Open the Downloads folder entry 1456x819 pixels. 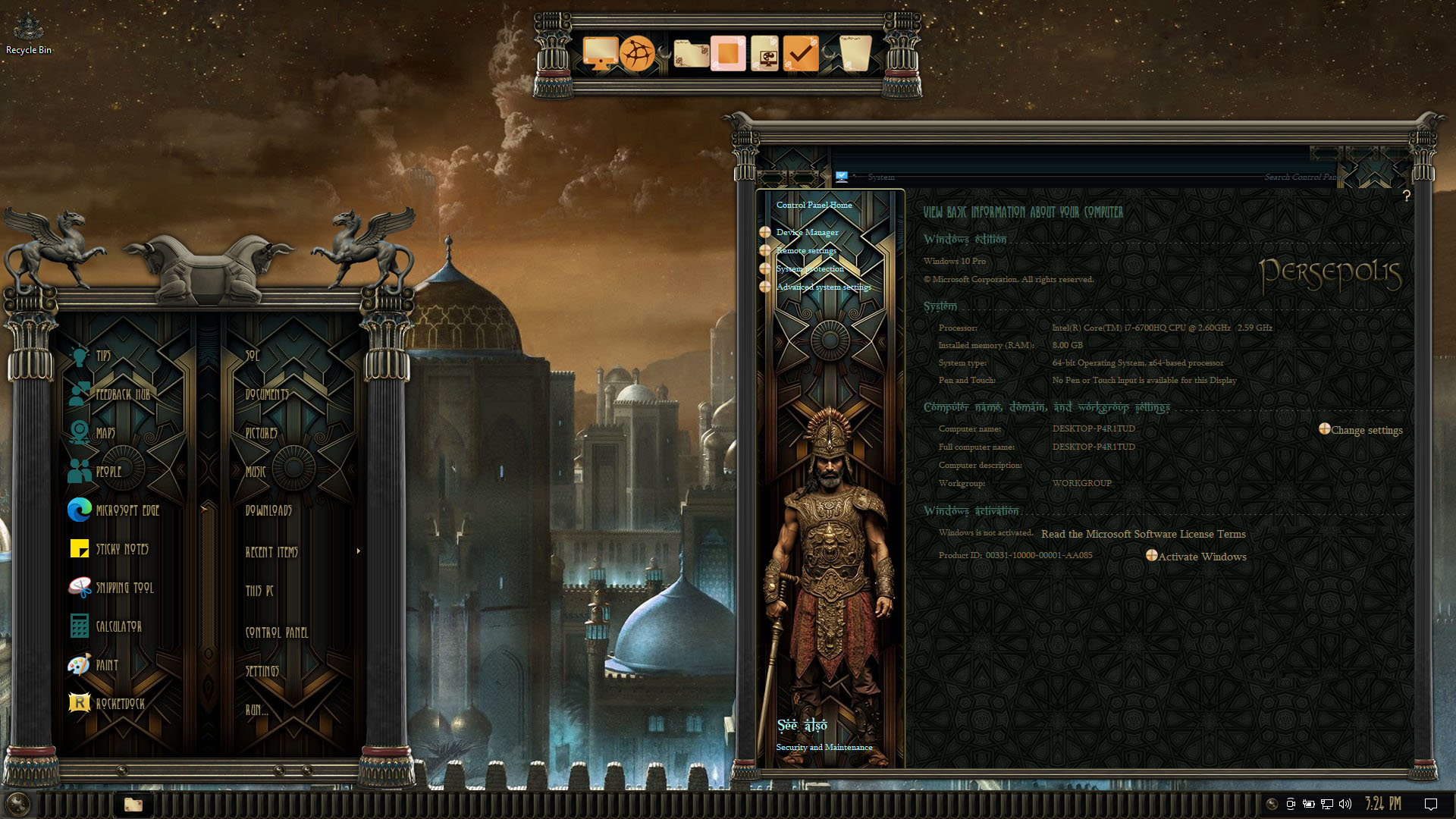tap(268, 510)
